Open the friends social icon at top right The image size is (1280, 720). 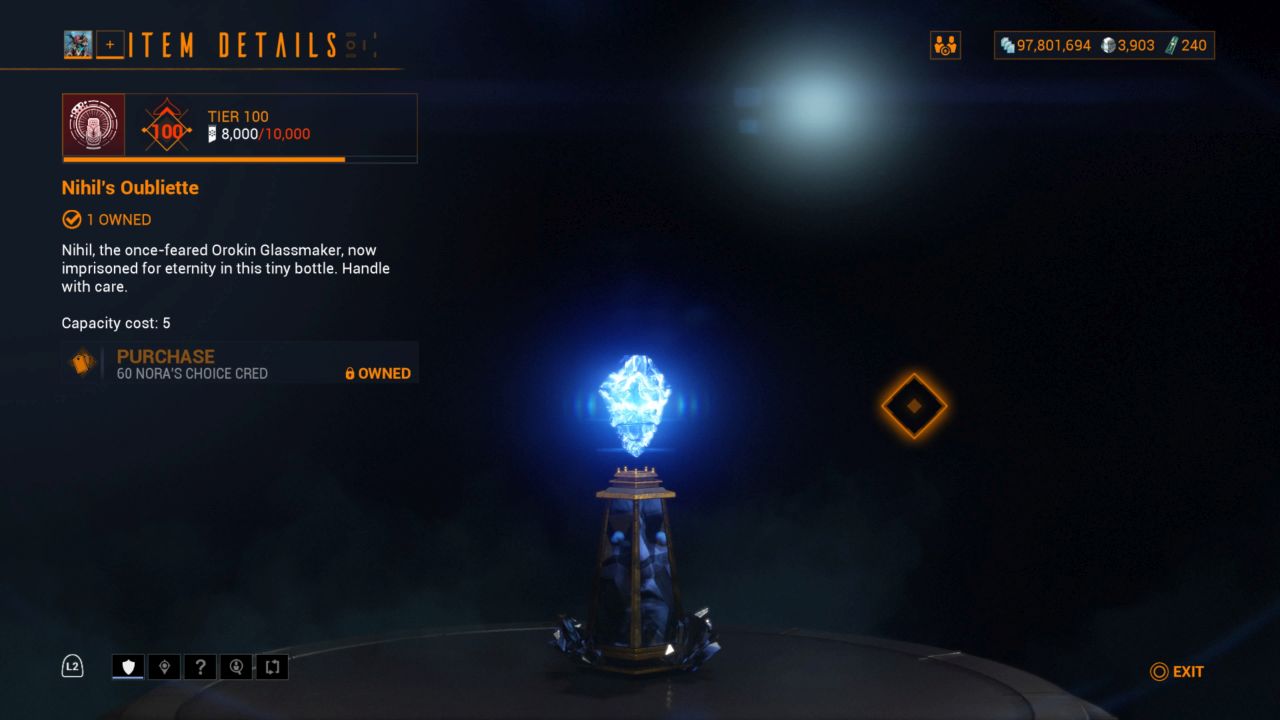945,45
